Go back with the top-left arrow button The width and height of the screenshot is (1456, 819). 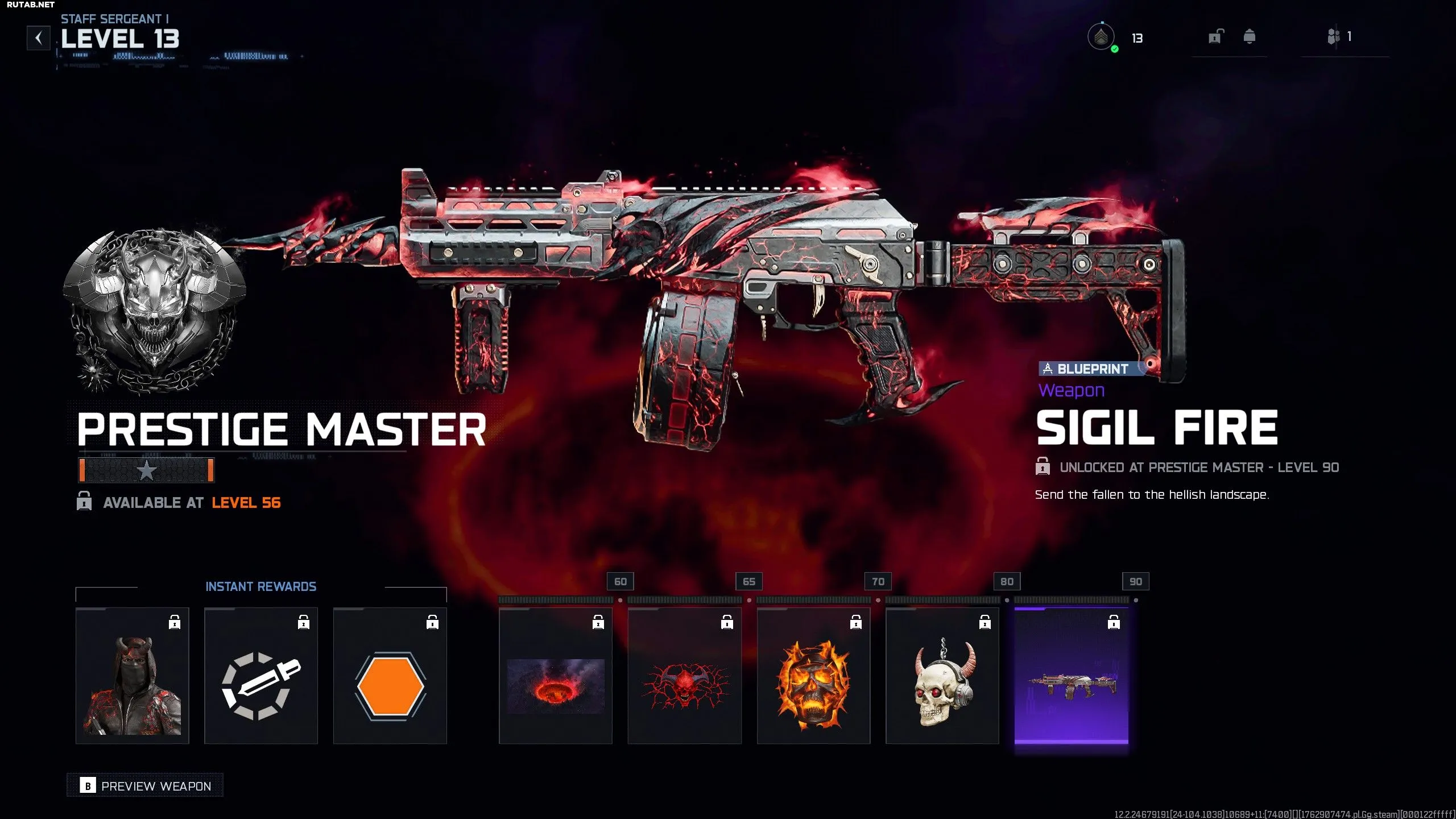point(39,38)
